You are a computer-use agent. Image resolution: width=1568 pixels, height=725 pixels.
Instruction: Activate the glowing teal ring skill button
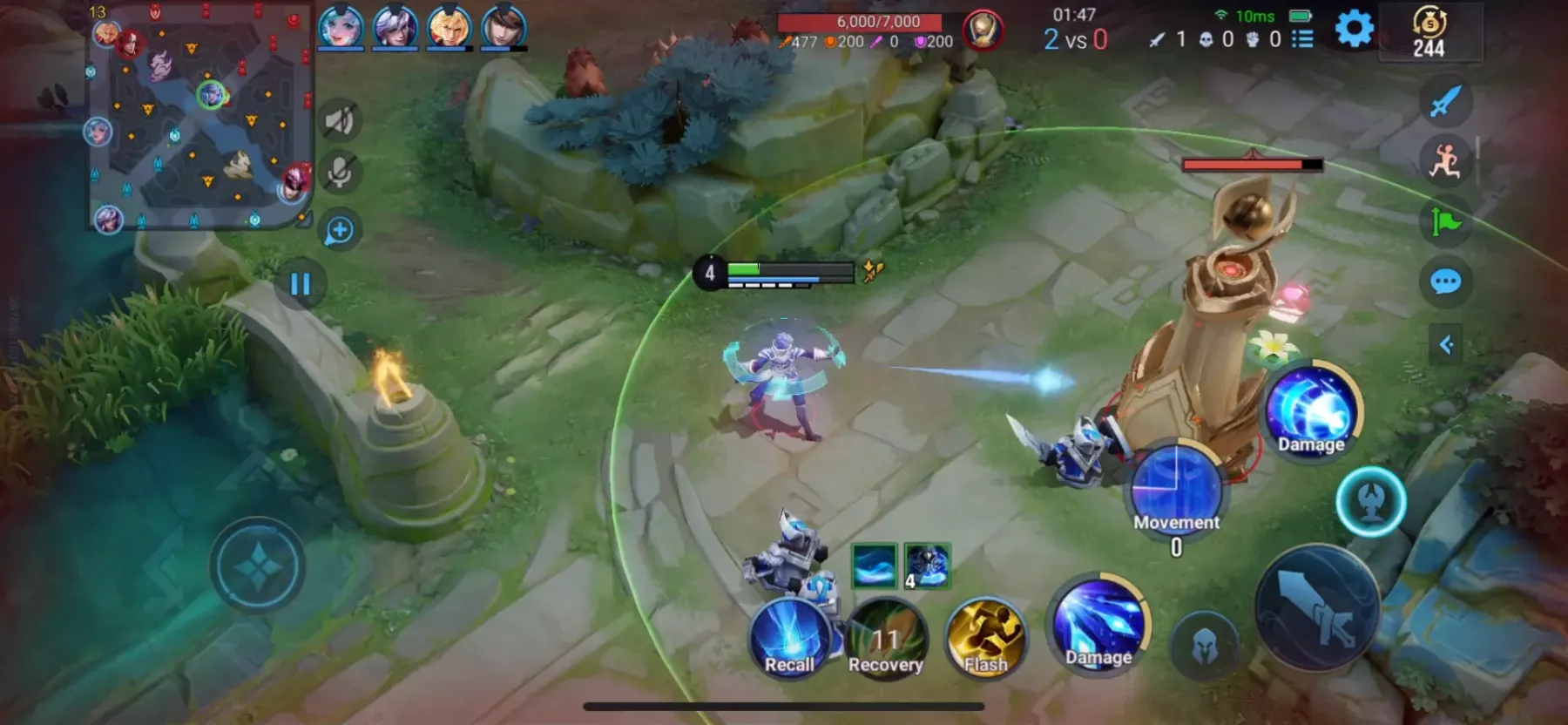(1371, 502)
